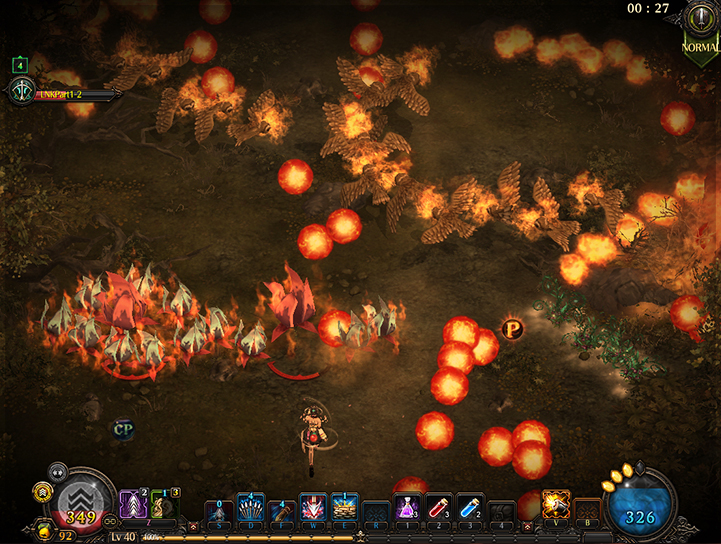Use the purple potion in slot 1
721x544 pixels.
click(x=408, y=506)
